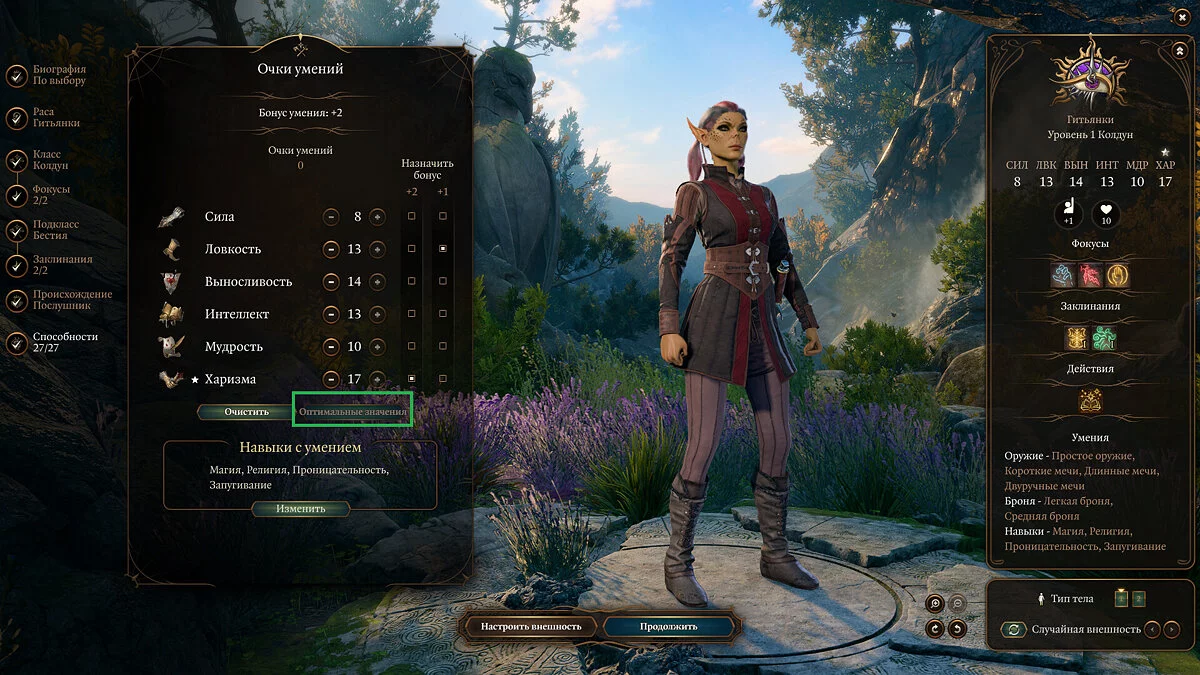Image resolution: width=1200 pixels, height=675 pixels.
Task: Open Настроить внешность
Action: coord(531,626)
